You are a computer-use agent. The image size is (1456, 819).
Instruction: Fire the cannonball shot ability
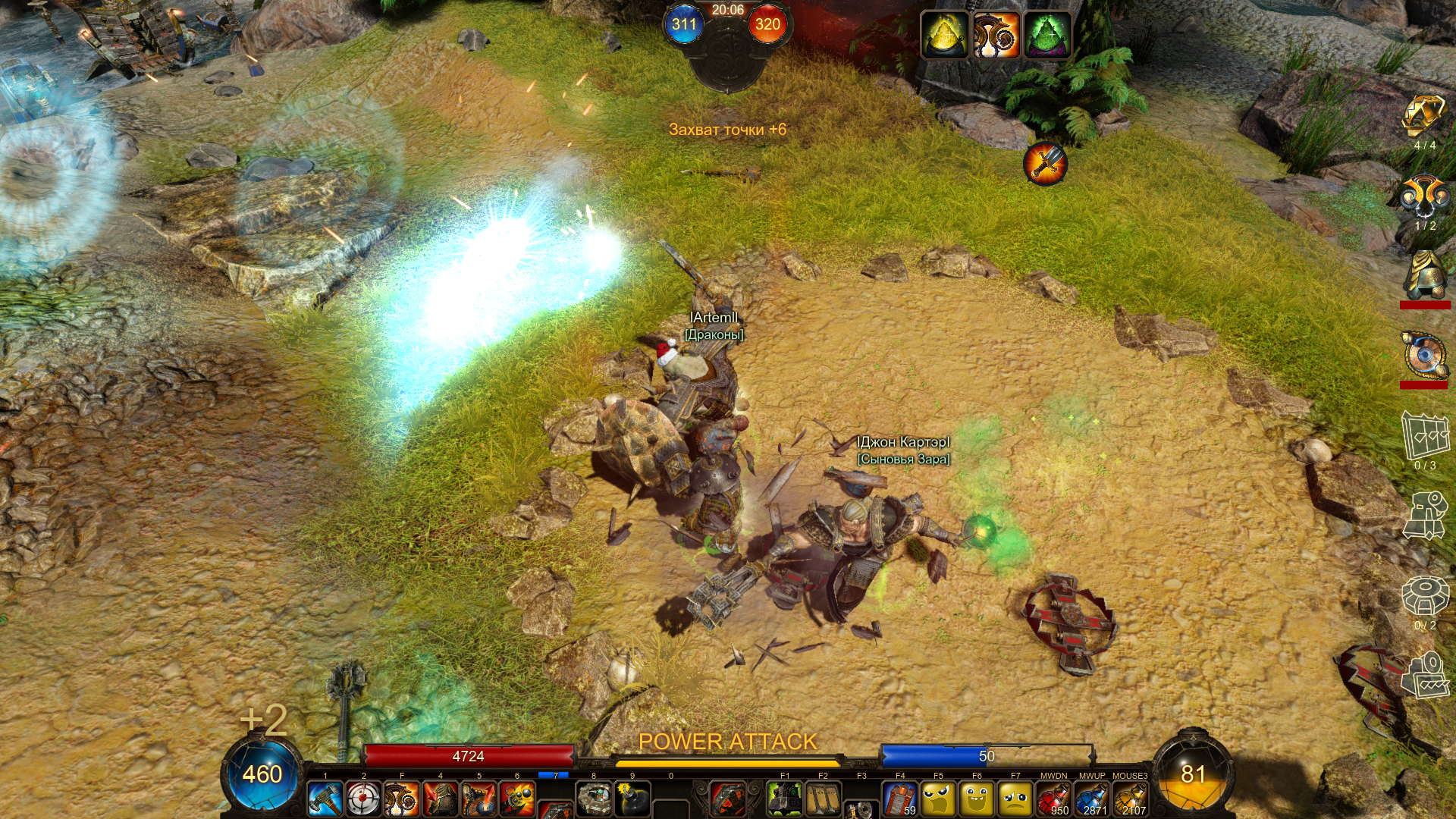pyautogui.click(x=517, y=799)
